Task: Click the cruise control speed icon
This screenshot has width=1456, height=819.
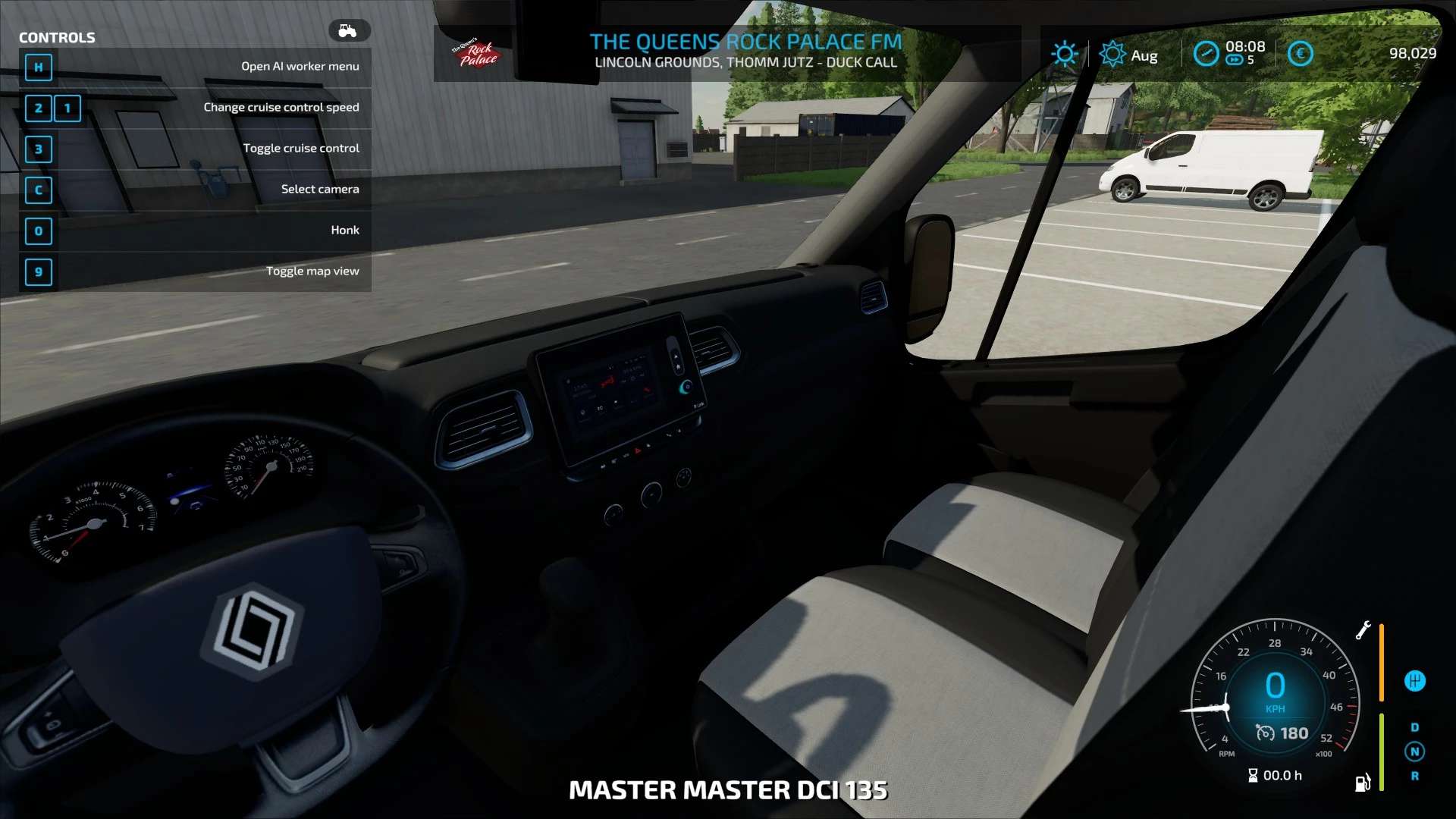Action: [x=1265, y=733]
